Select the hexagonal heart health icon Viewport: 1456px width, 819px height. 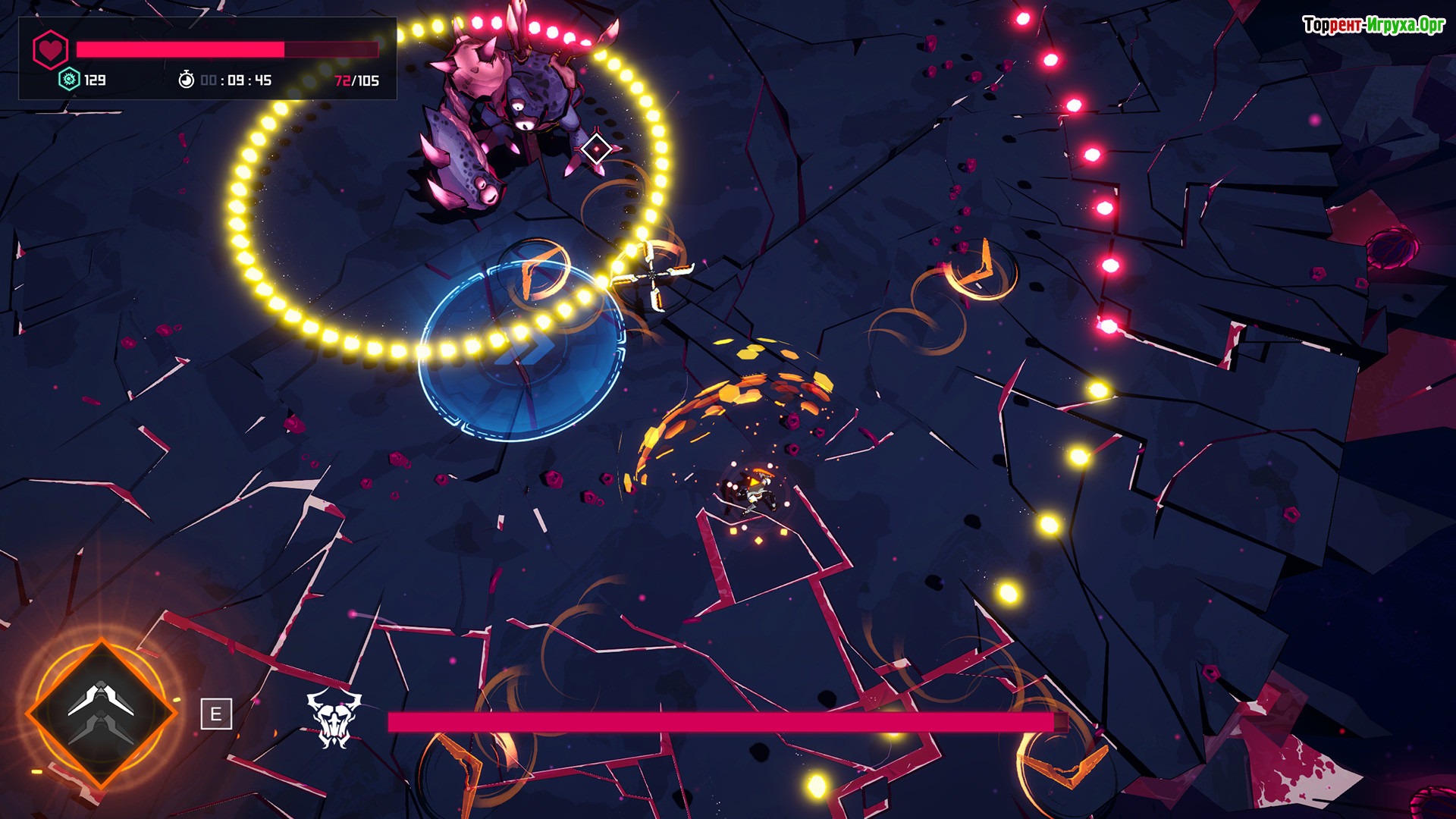pos(51,50)
